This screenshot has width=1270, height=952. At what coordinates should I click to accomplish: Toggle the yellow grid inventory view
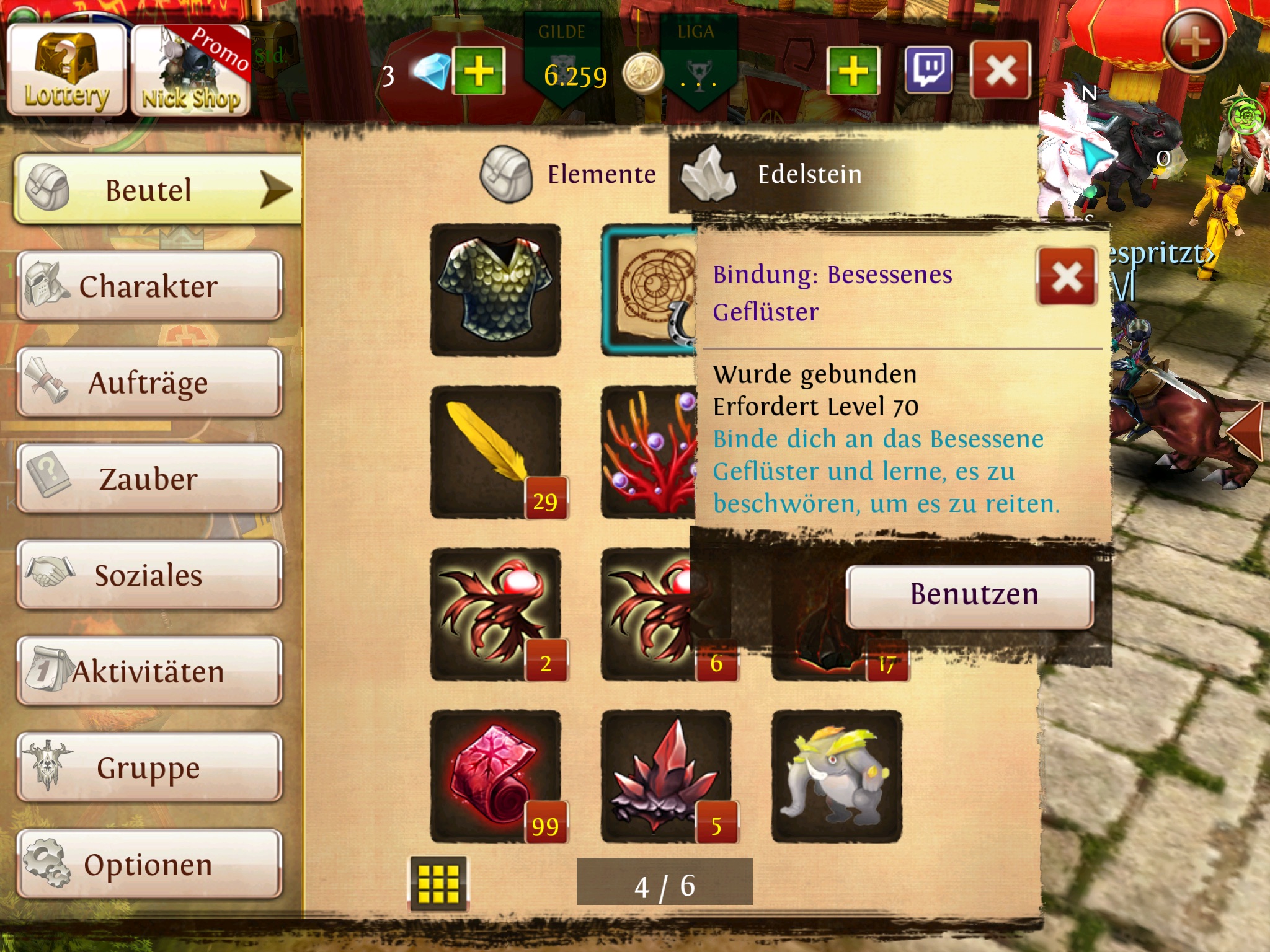pos(438,883)
